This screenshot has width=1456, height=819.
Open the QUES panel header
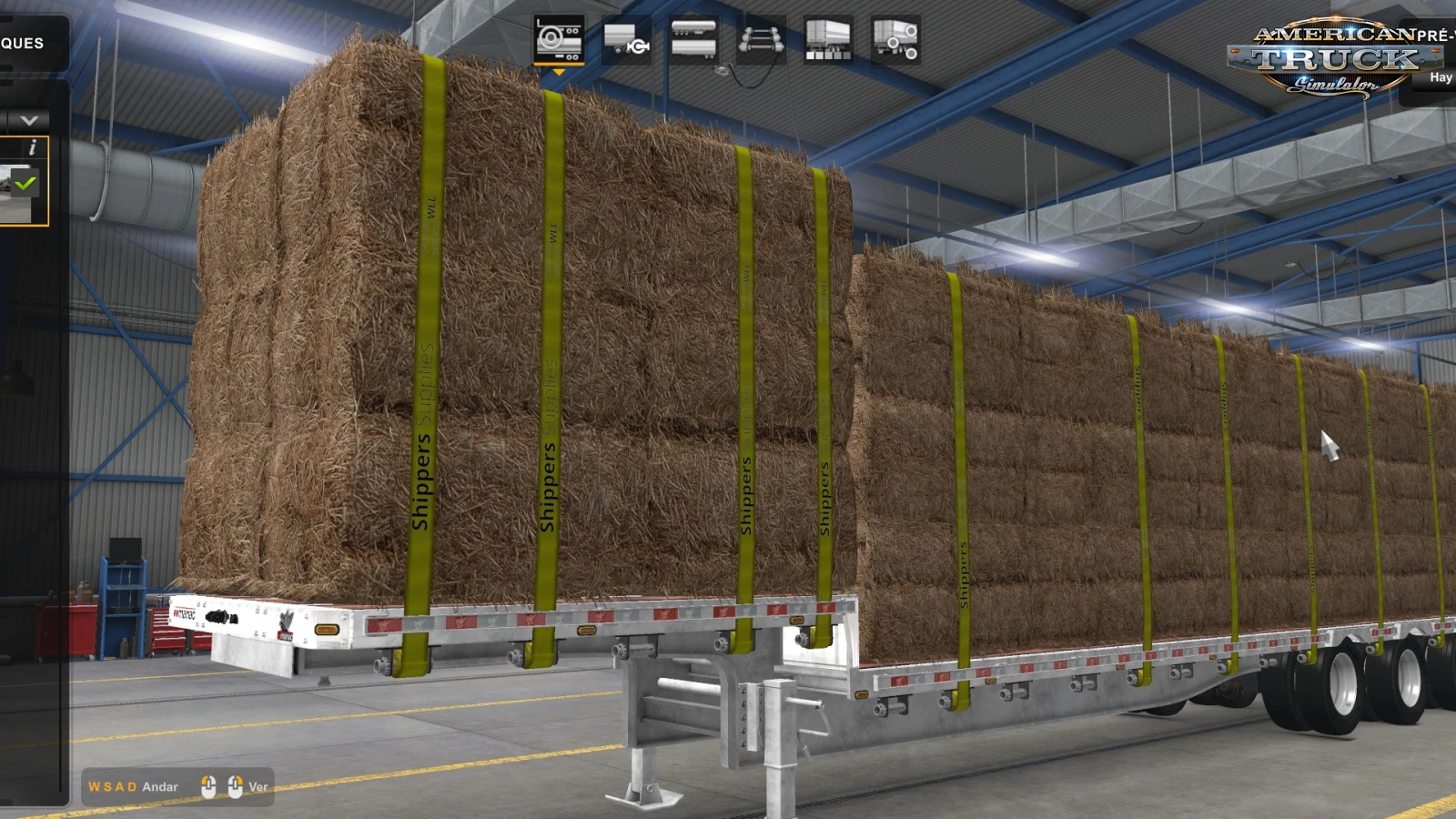click(x=22, y=42)
